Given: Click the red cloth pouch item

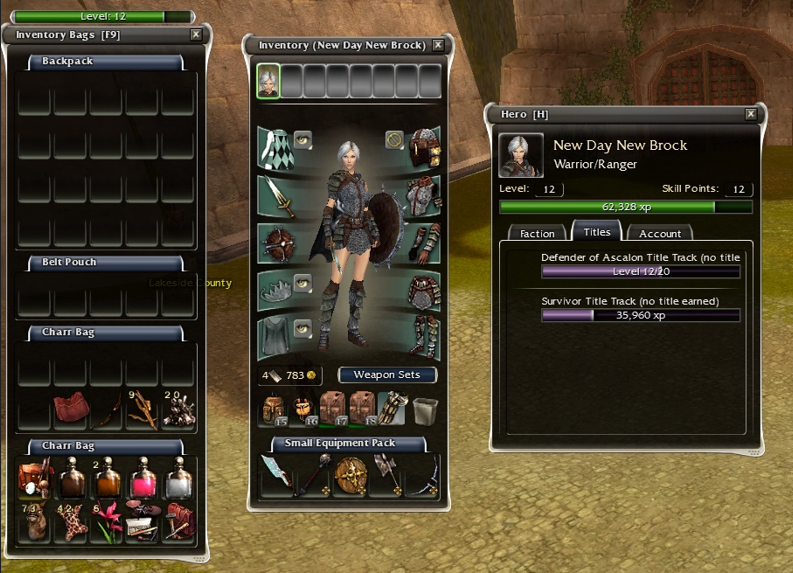Looking at the screenshot, I should (x=71, y=408).
